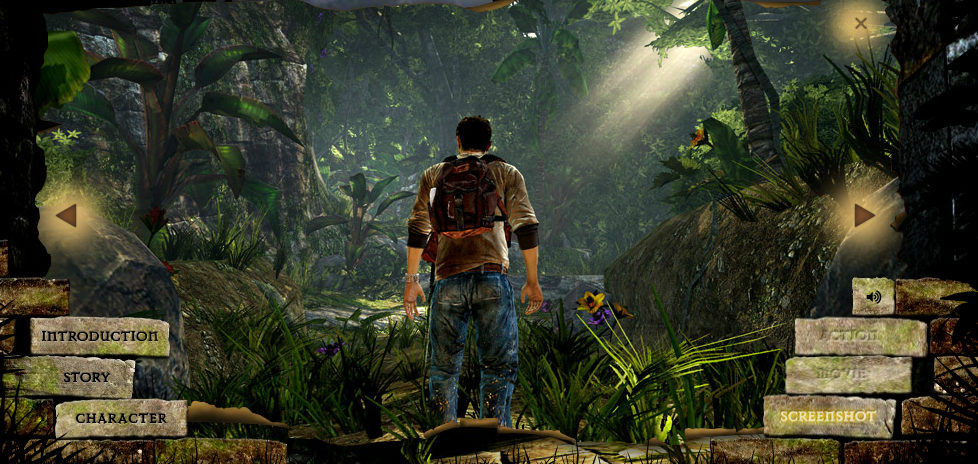
Task: Open the Movie stone tab
Action: pos(848,375)
